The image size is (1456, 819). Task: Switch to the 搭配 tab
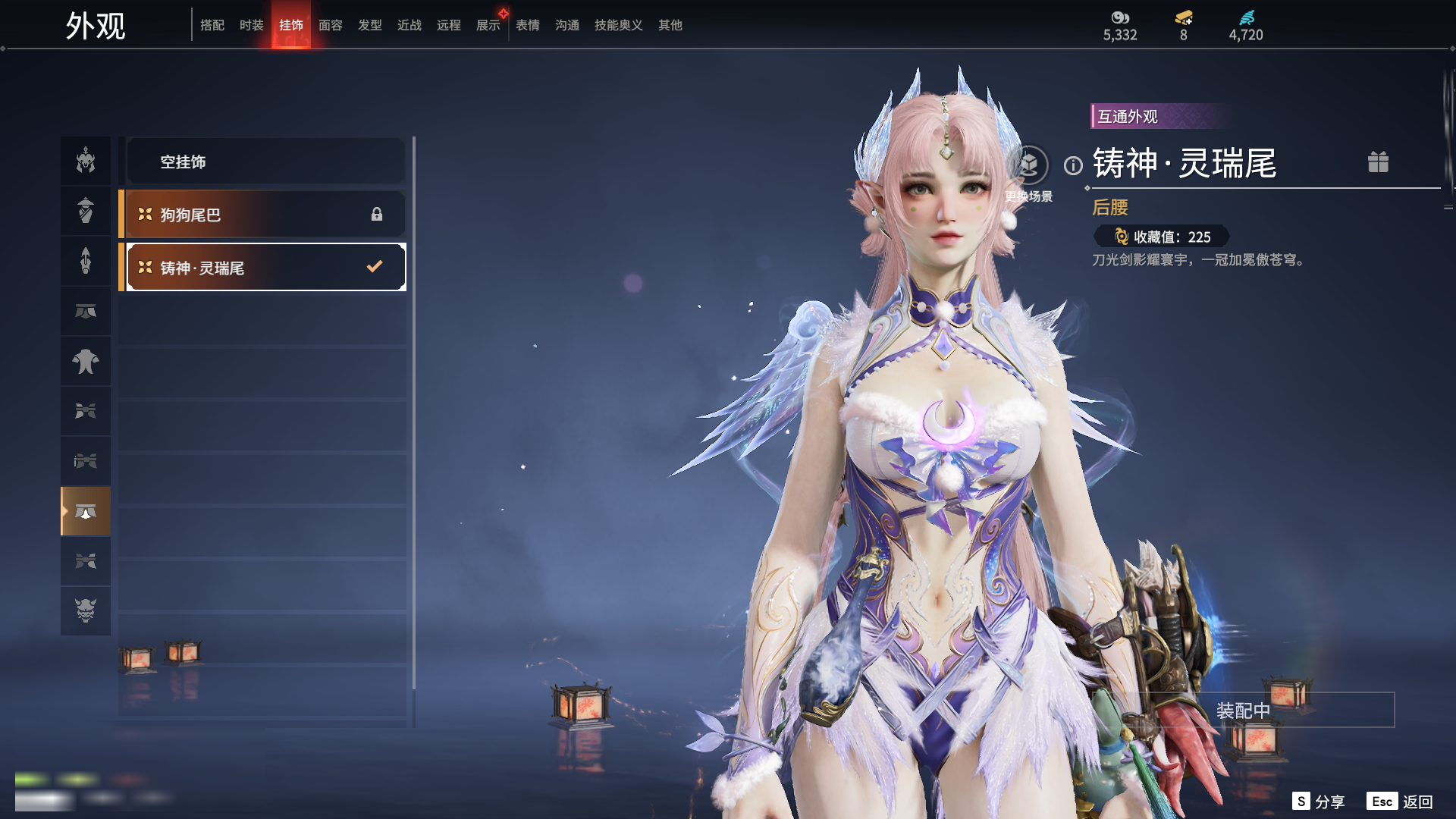pyautogui.click(x=212, y=25)
